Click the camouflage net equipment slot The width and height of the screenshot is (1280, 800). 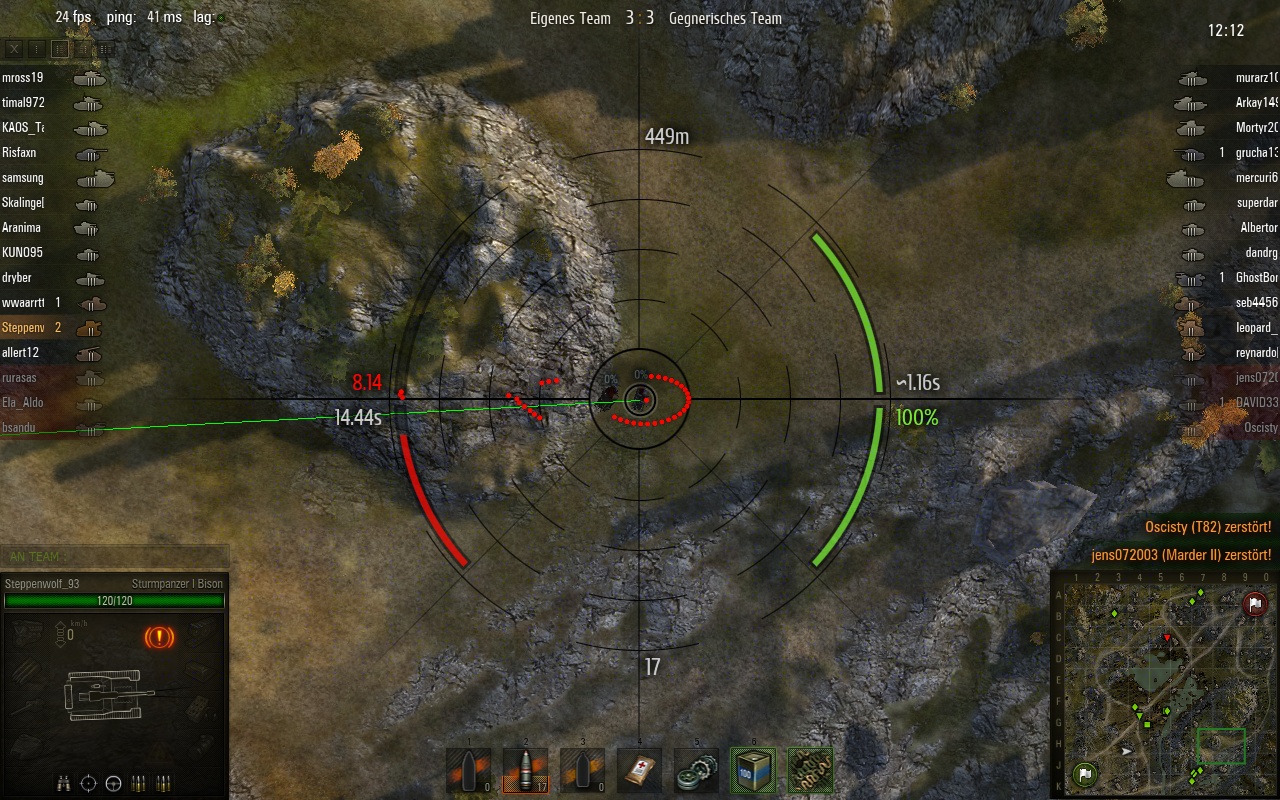tap(810, 770)
